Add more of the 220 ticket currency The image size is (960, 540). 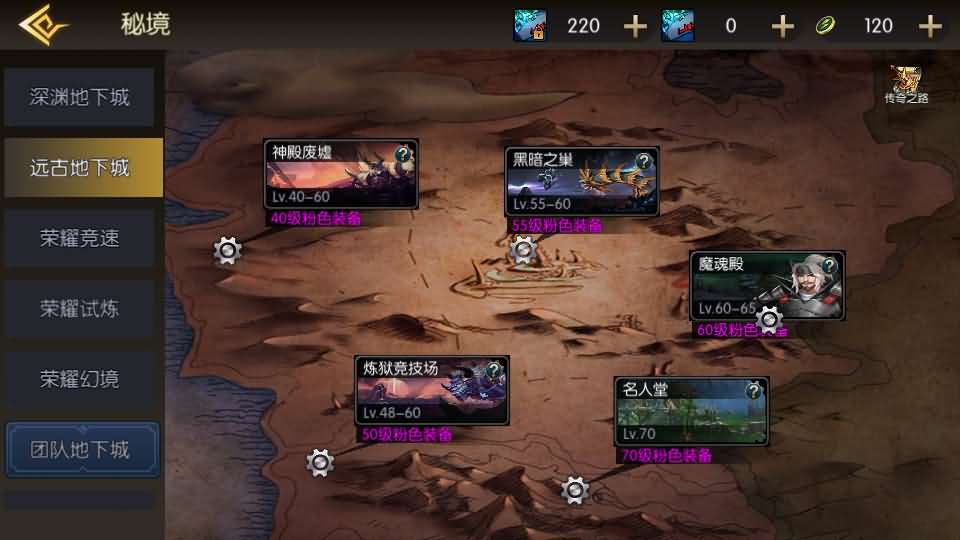(635, 26)
